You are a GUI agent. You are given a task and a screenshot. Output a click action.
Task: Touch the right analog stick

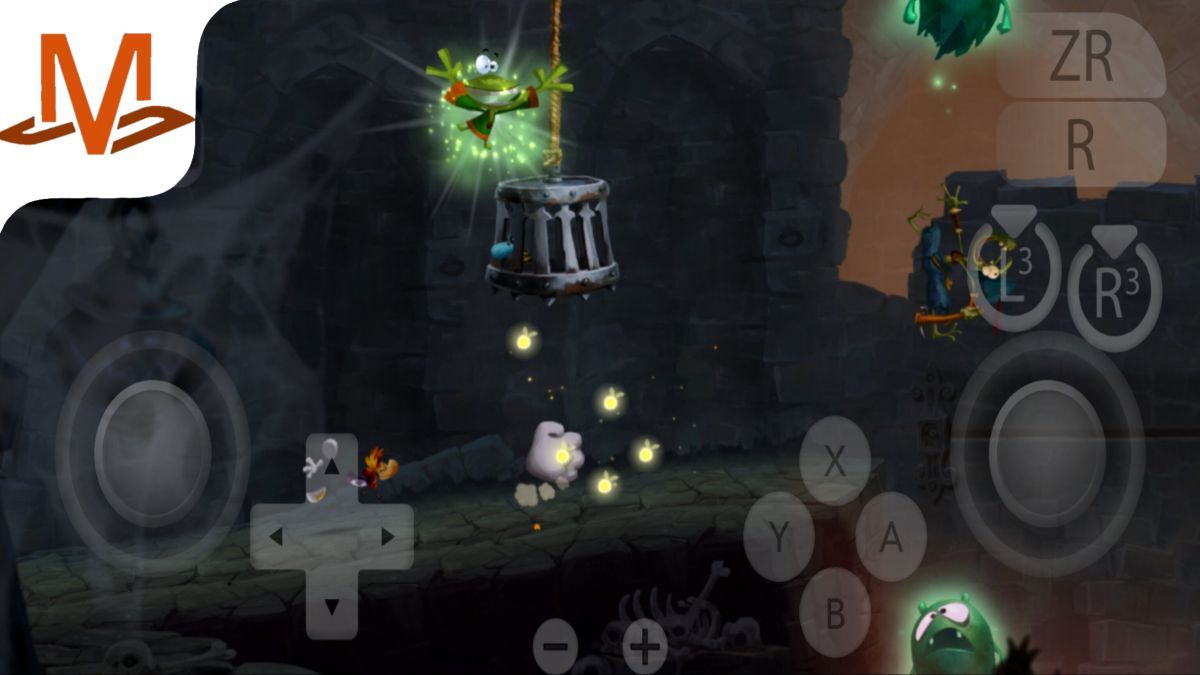pos(1047,453)
